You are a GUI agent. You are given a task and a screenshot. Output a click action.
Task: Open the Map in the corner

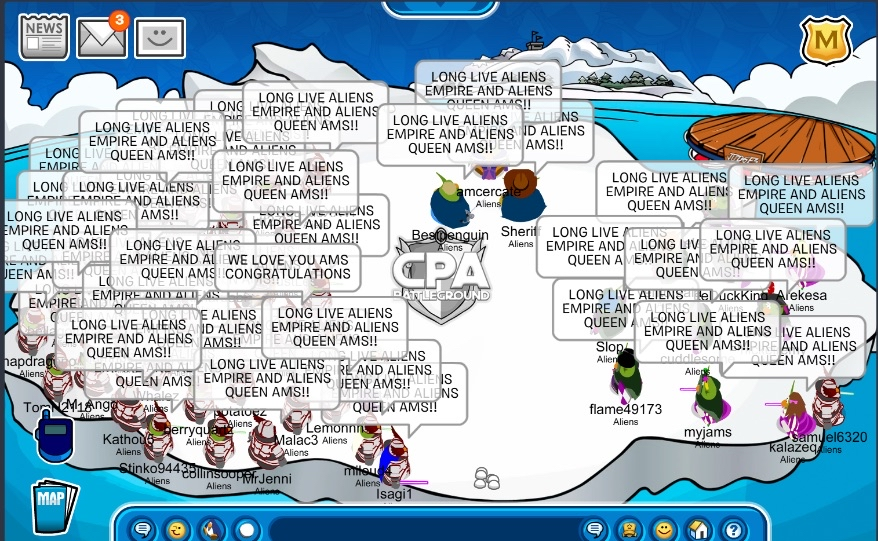(x=55, y=507)
